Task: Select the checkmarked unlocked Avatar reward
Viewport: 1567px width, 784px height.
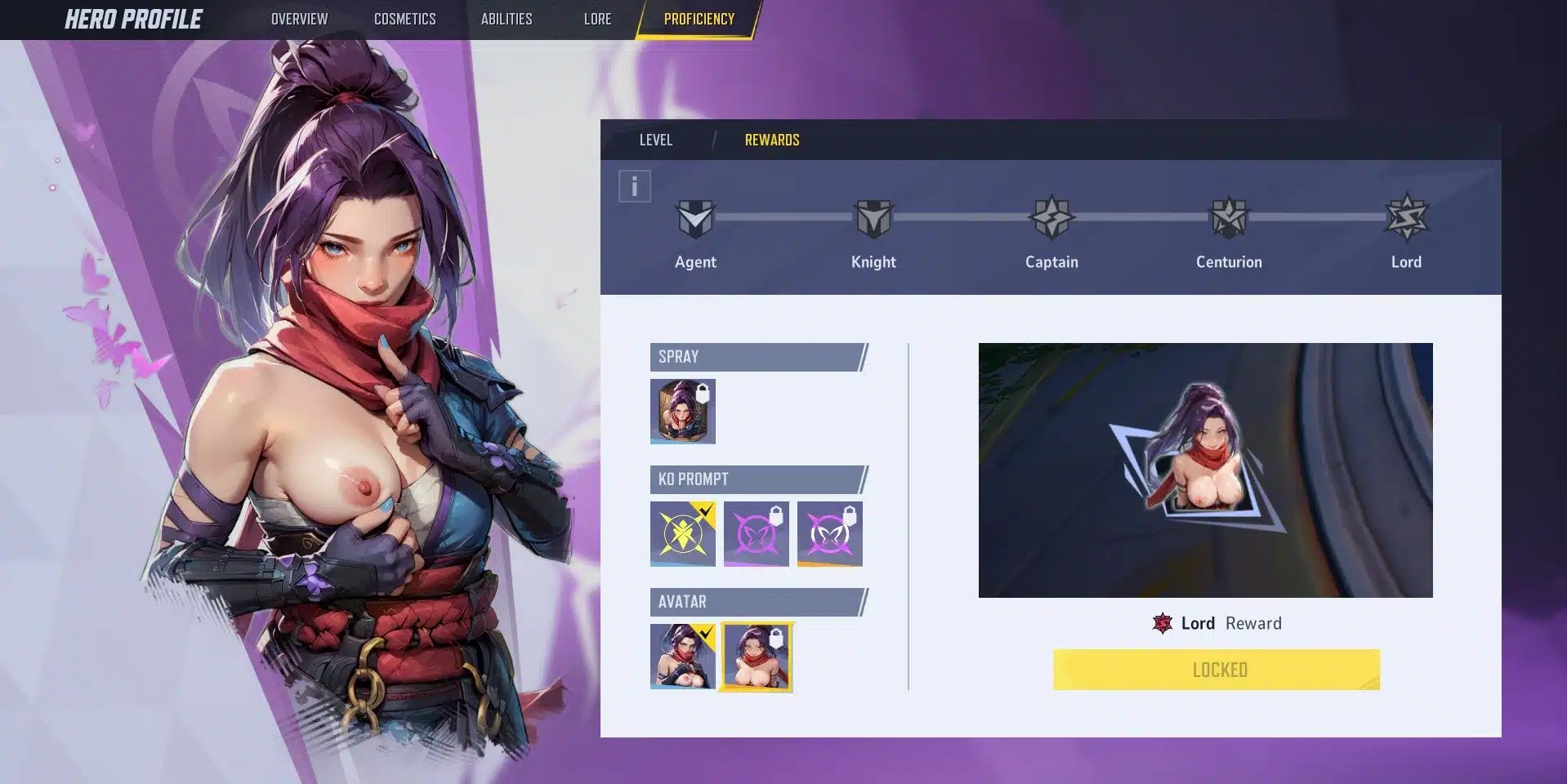Action: point(682,656)
